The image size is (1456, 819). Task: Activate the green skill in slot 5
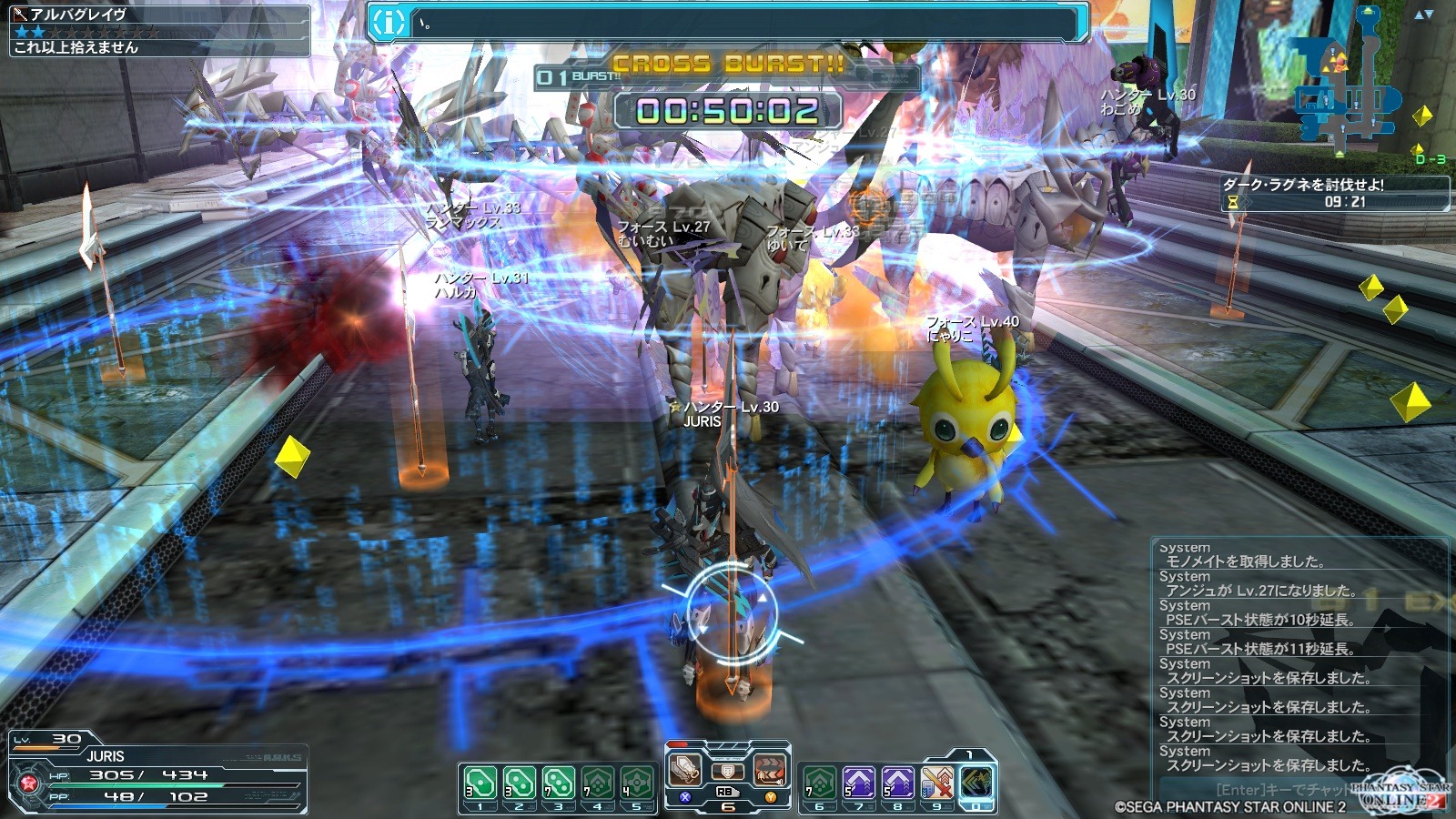click(637, 784)
